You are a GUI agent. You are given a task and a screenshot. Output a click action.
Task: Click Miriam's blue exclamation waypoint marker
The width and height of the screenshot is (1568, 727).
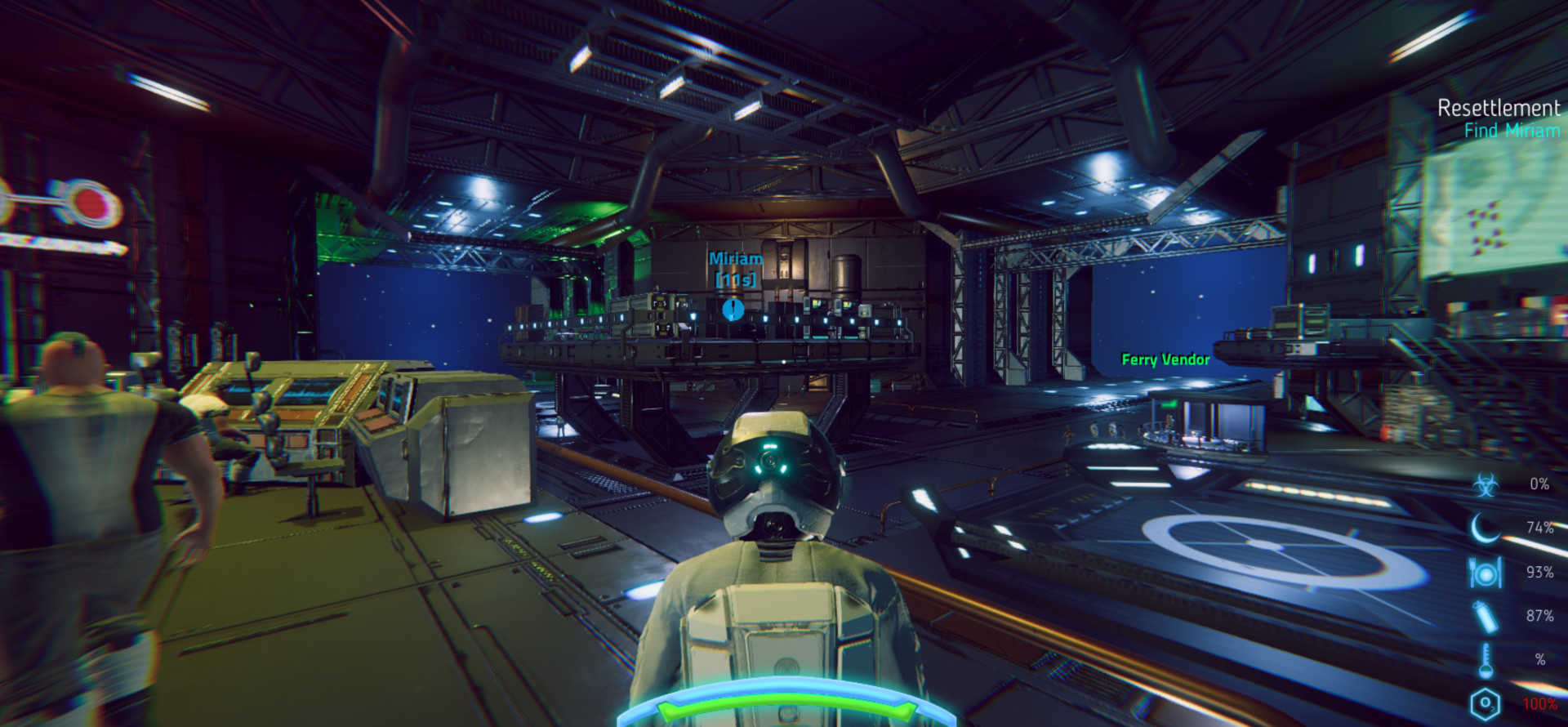point(733,309)
